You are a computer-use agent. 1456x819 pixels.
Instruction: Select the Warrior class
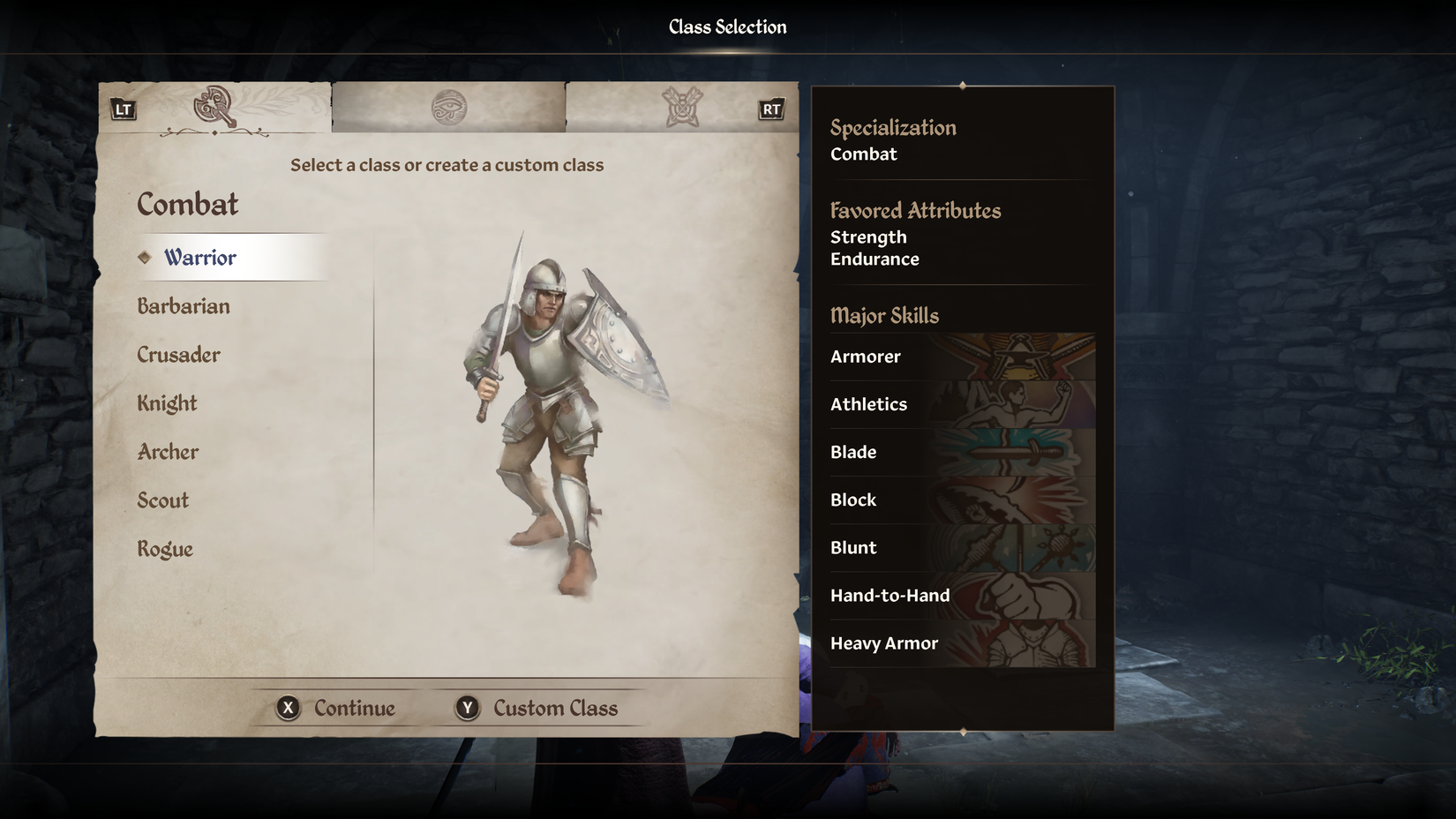coord(200,258)
